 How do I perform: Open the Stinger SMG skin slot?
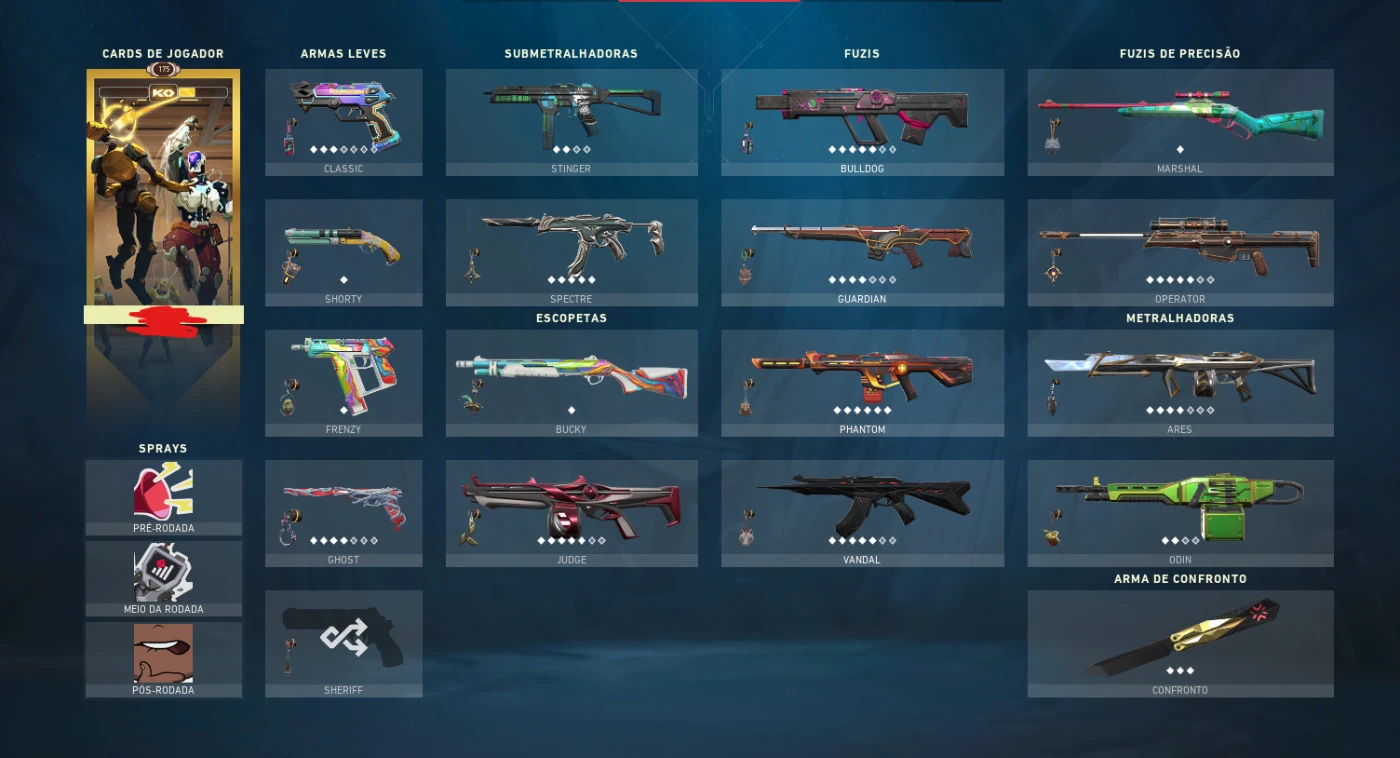point(571,110)
